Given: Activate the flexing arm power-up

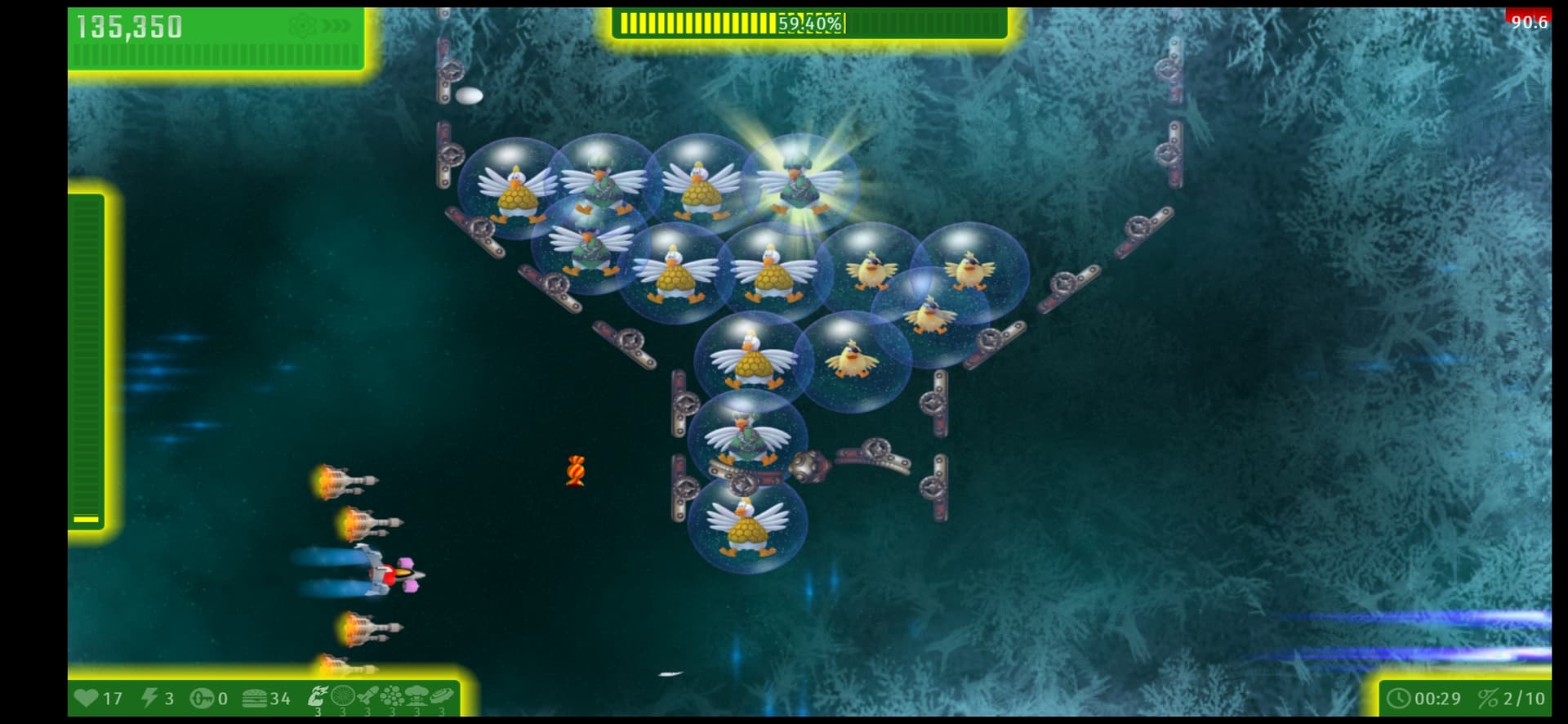Looking at the screenshot, I should 317,697.
